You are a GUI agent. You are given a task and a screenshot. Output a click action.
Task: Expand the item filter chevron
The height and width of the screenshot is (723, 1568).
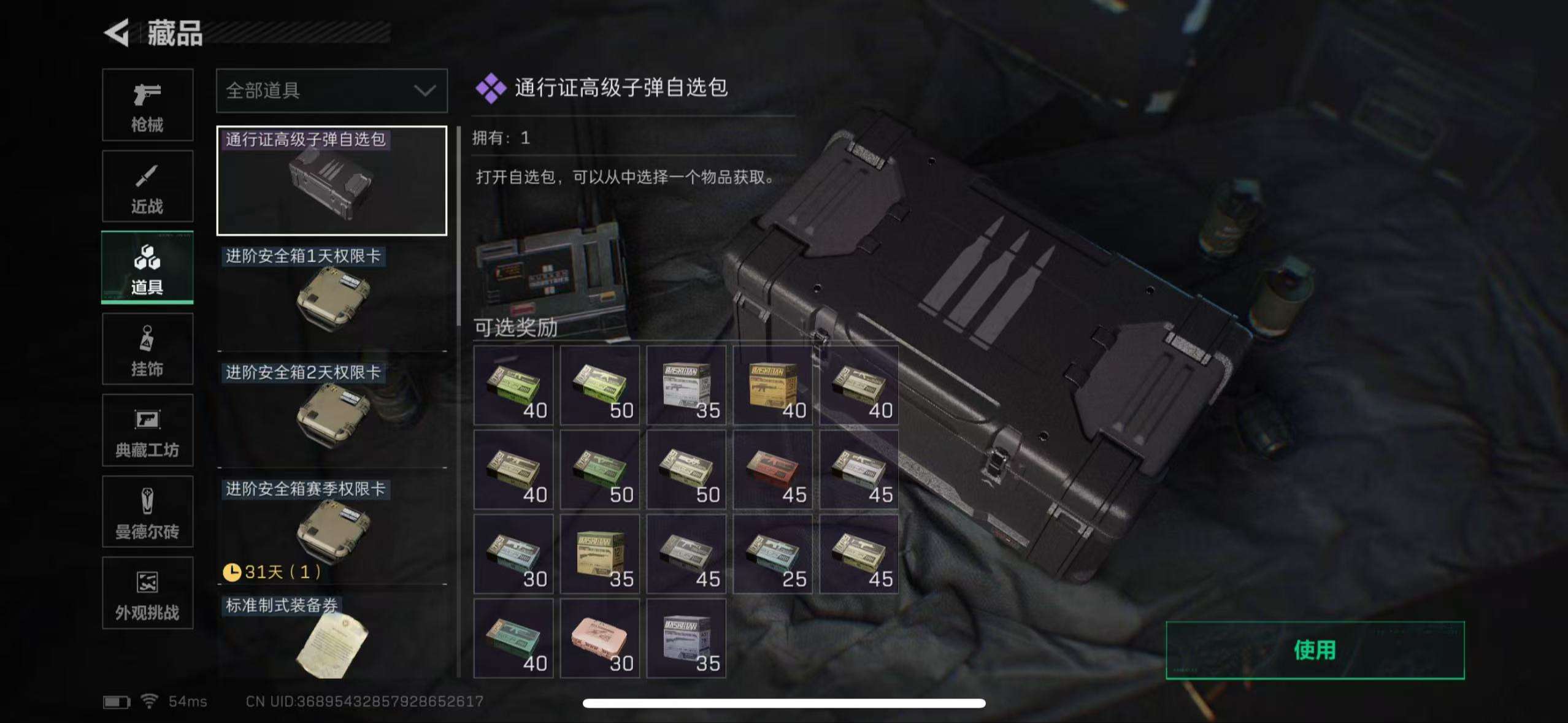tap(425, 90)
